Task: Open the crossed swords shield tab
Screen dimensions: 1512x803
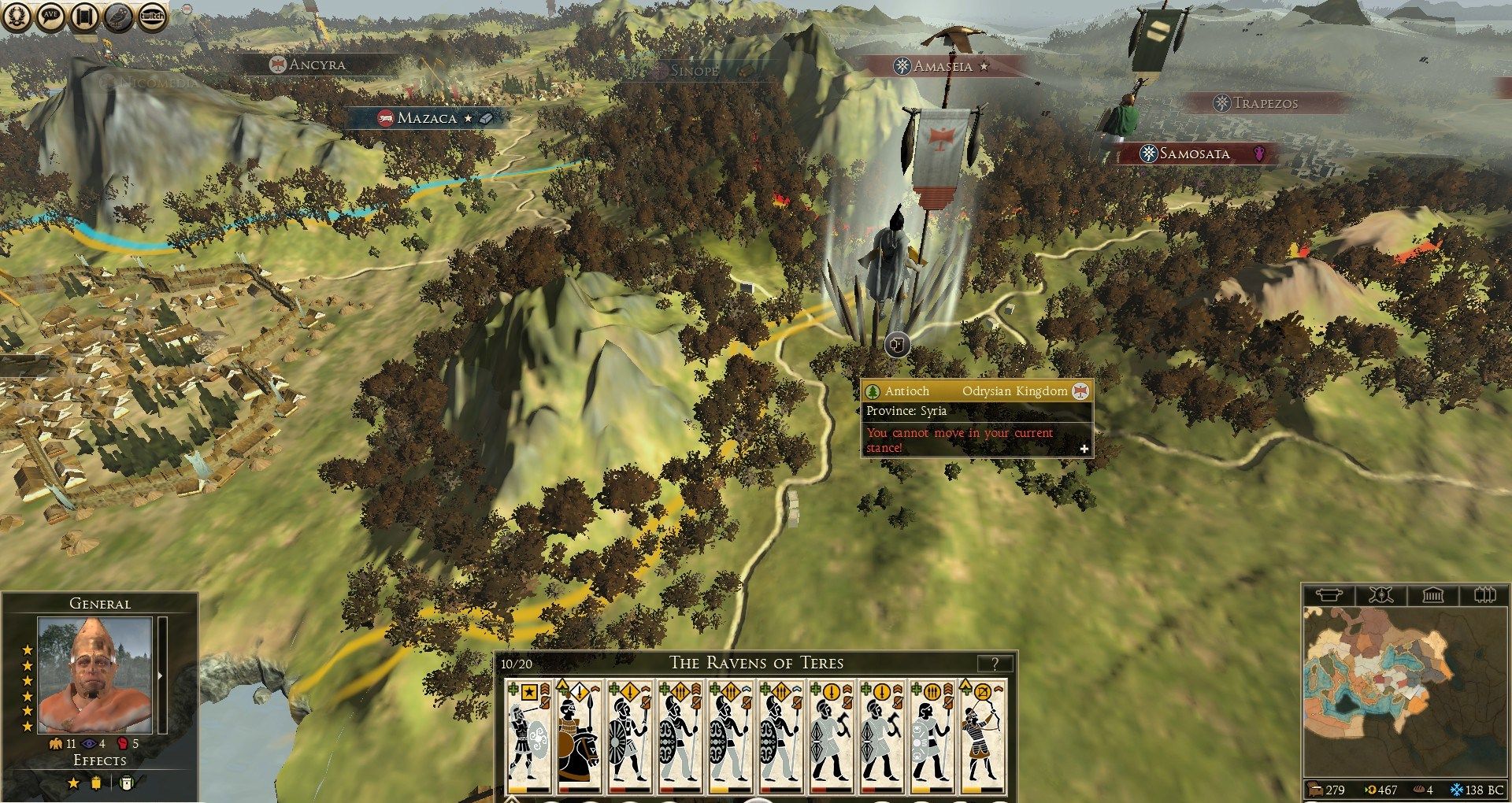Action: coord(1380,595)
